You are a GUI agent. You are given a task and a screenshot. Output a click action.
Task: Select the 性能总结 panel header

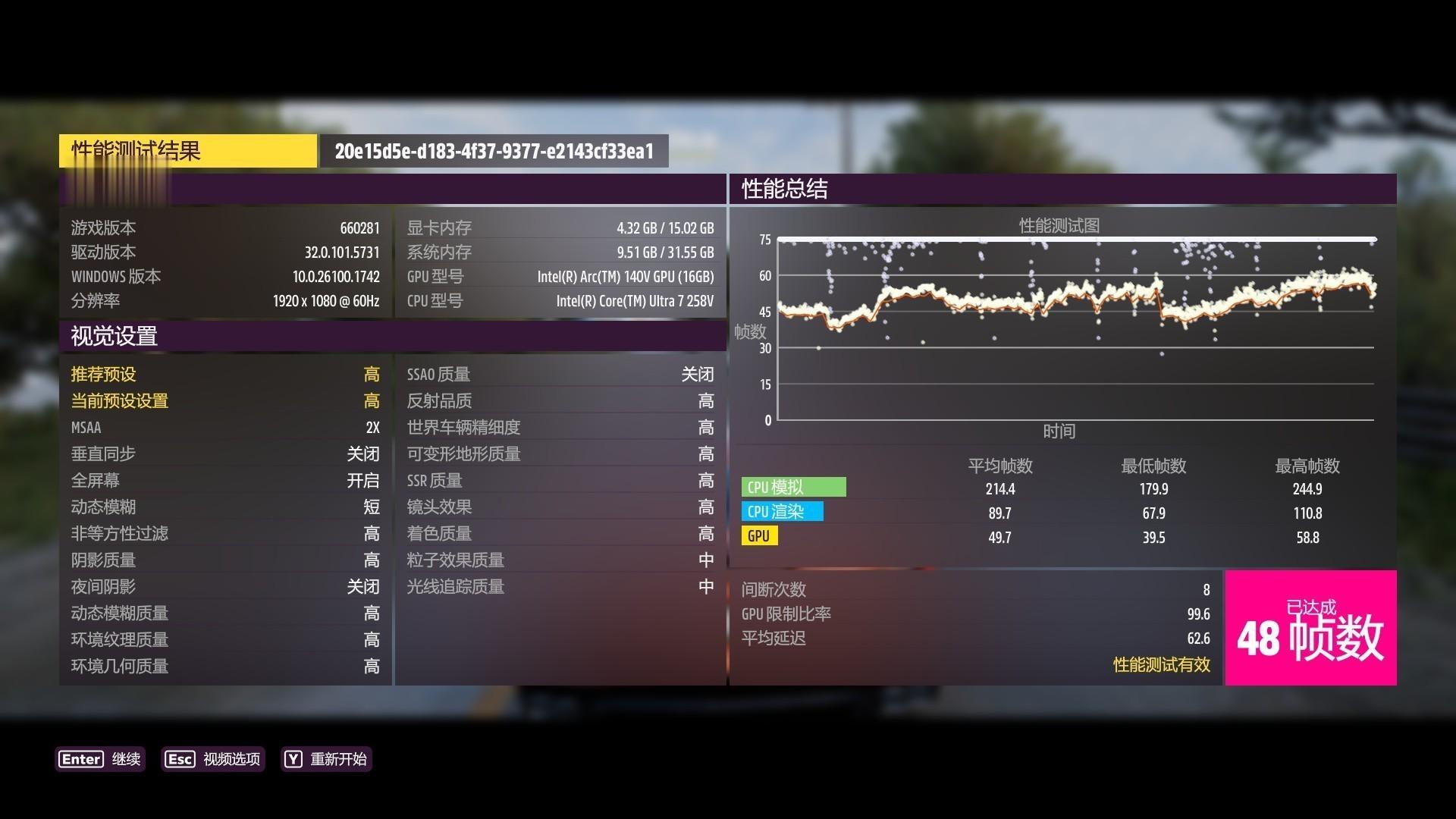[x=783, y=190]
